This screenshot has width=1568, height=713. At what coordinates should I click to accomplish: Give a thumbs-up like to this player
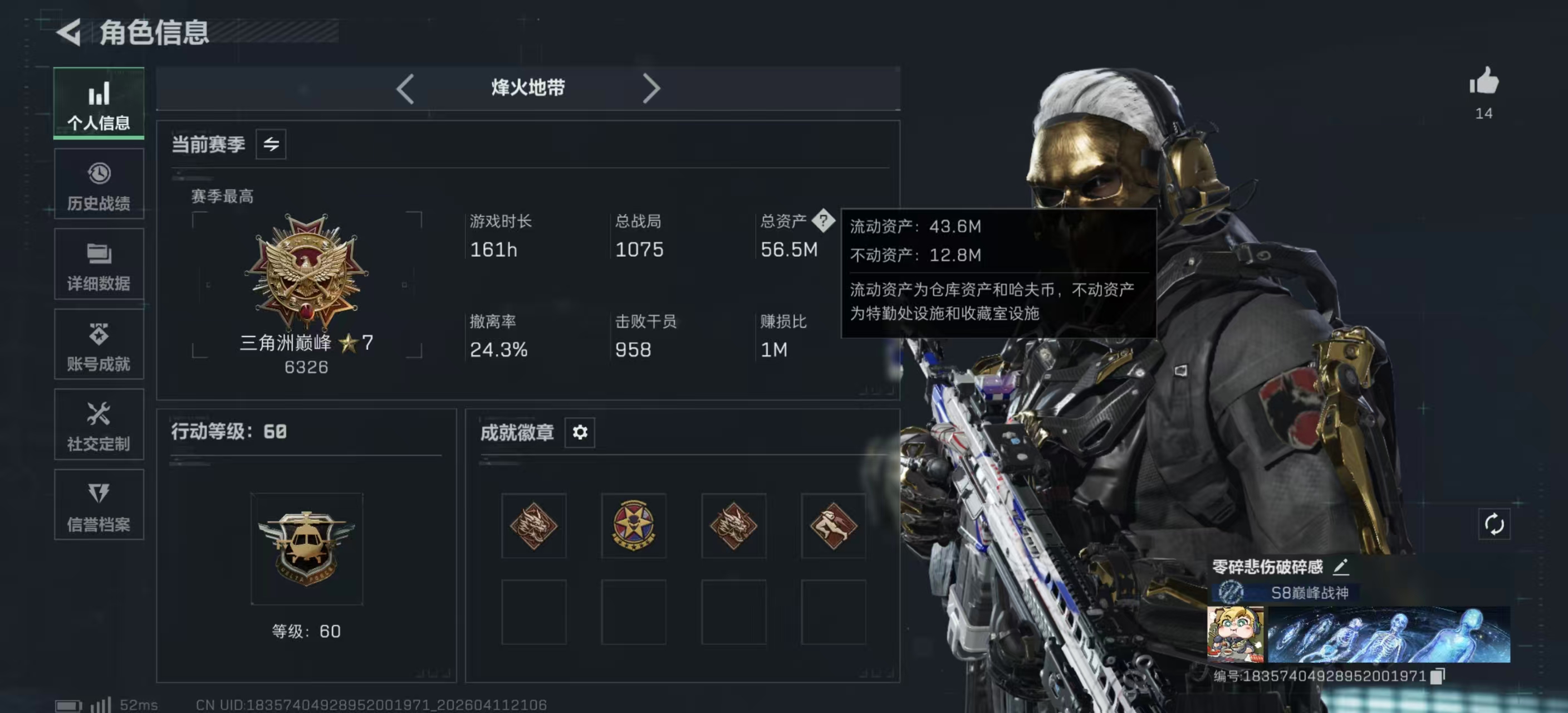[1484, 81]
